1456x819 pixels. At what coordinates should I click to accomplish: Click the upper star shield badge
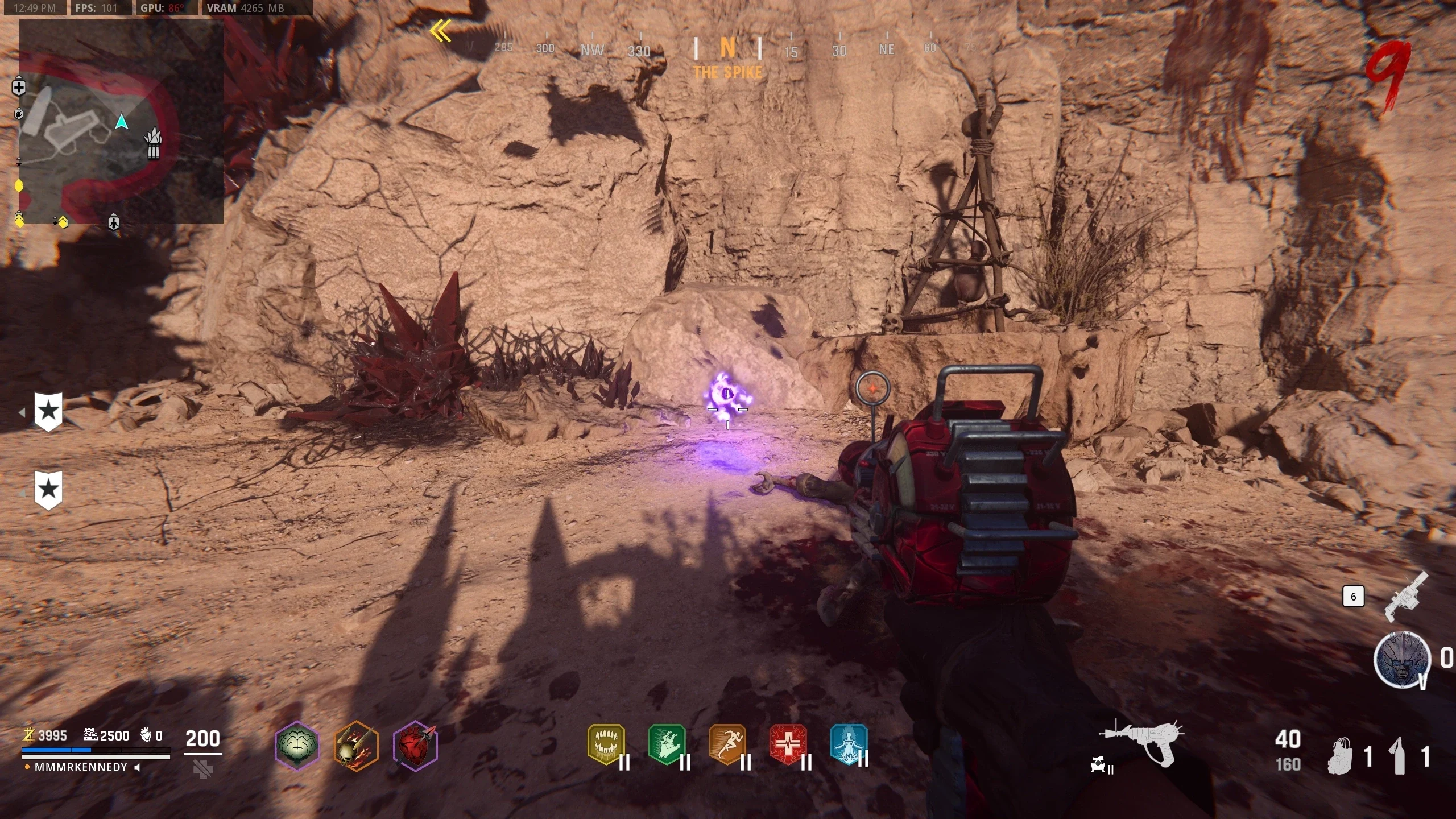tap(48, 412)
